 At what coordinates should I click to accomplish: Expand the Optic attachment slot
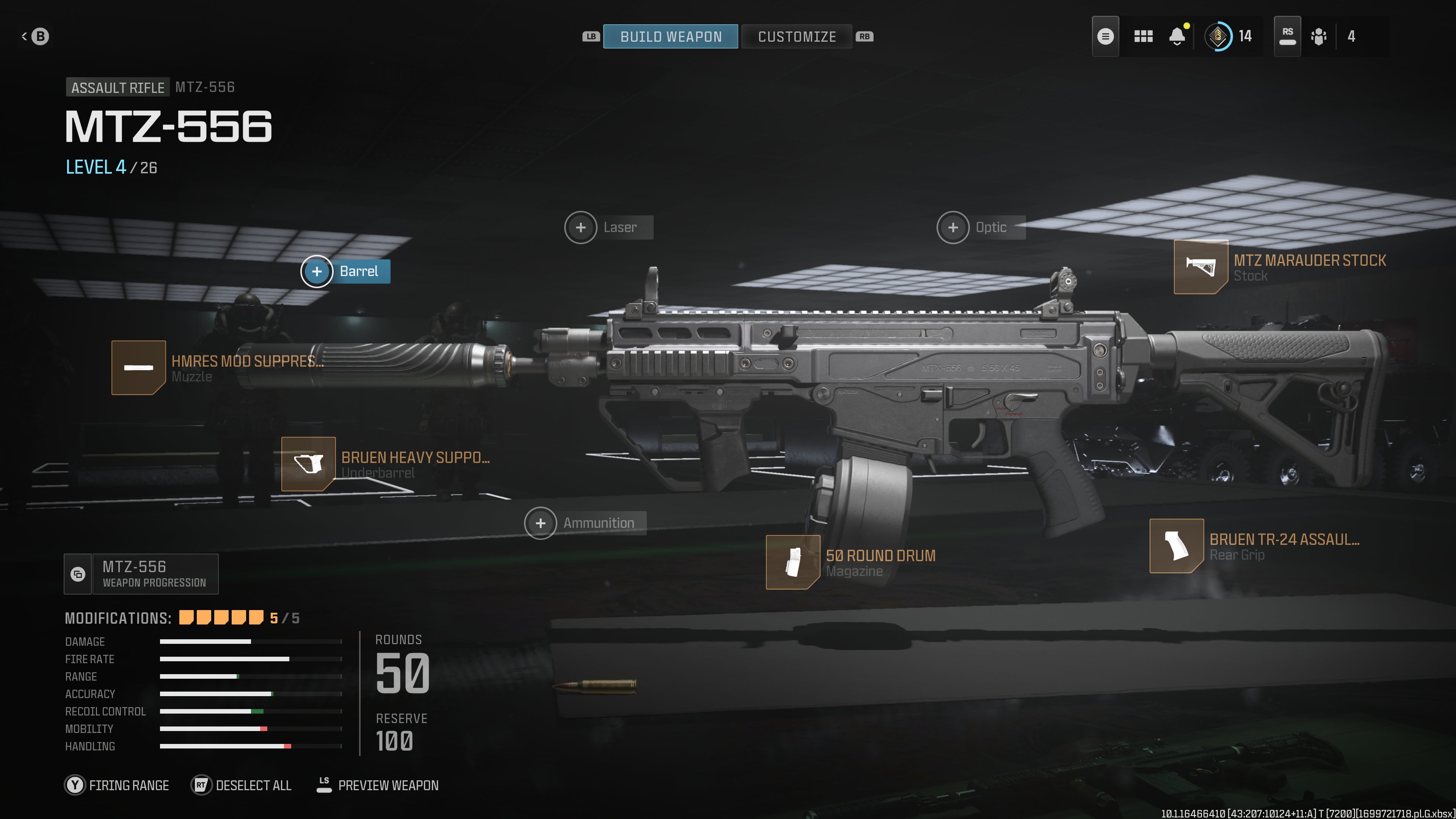pyautogui.click(x=953, y=227)
